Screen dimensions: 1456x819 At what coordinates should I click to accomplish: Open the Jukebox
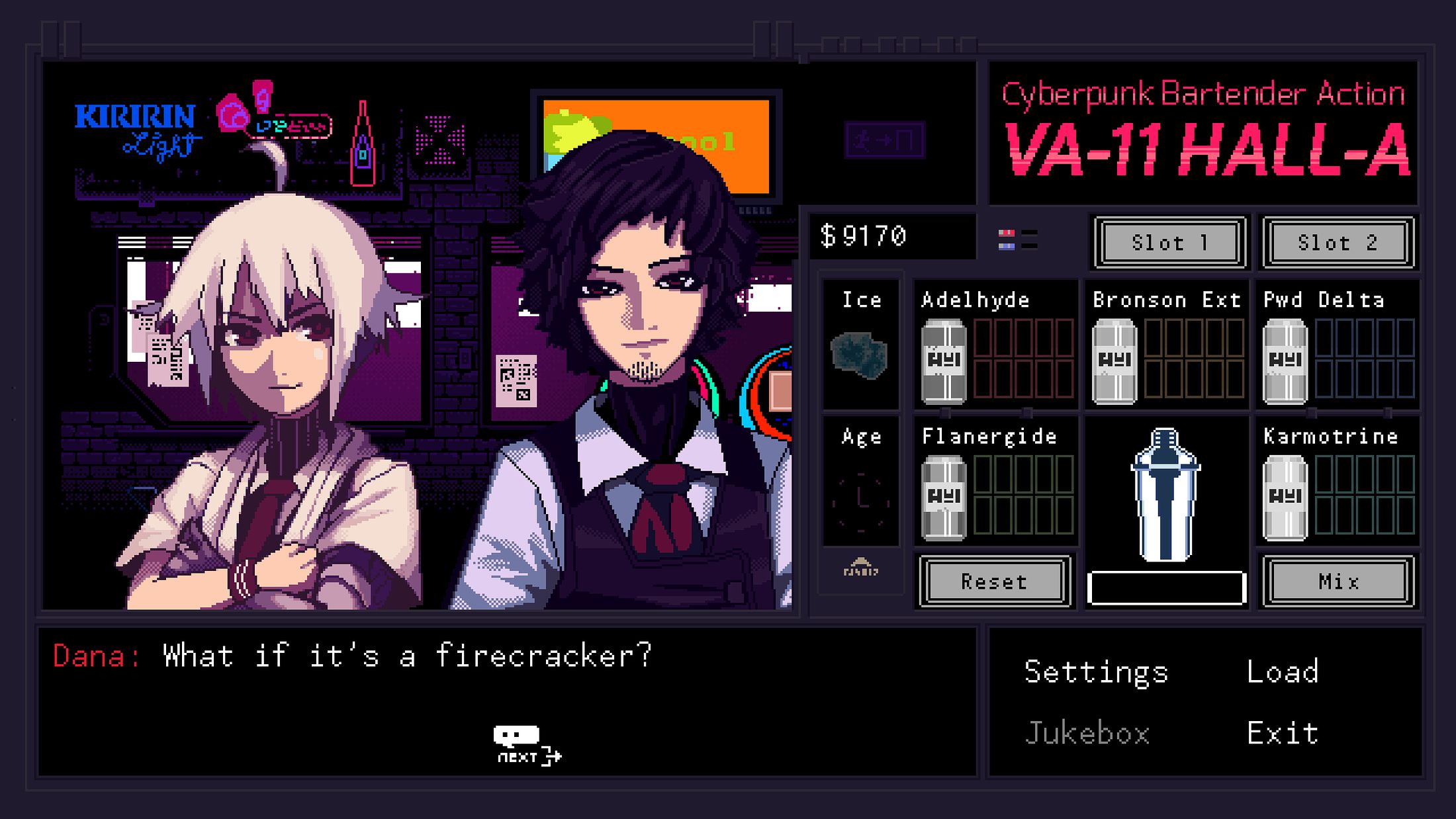click(x=1087, y=733)
